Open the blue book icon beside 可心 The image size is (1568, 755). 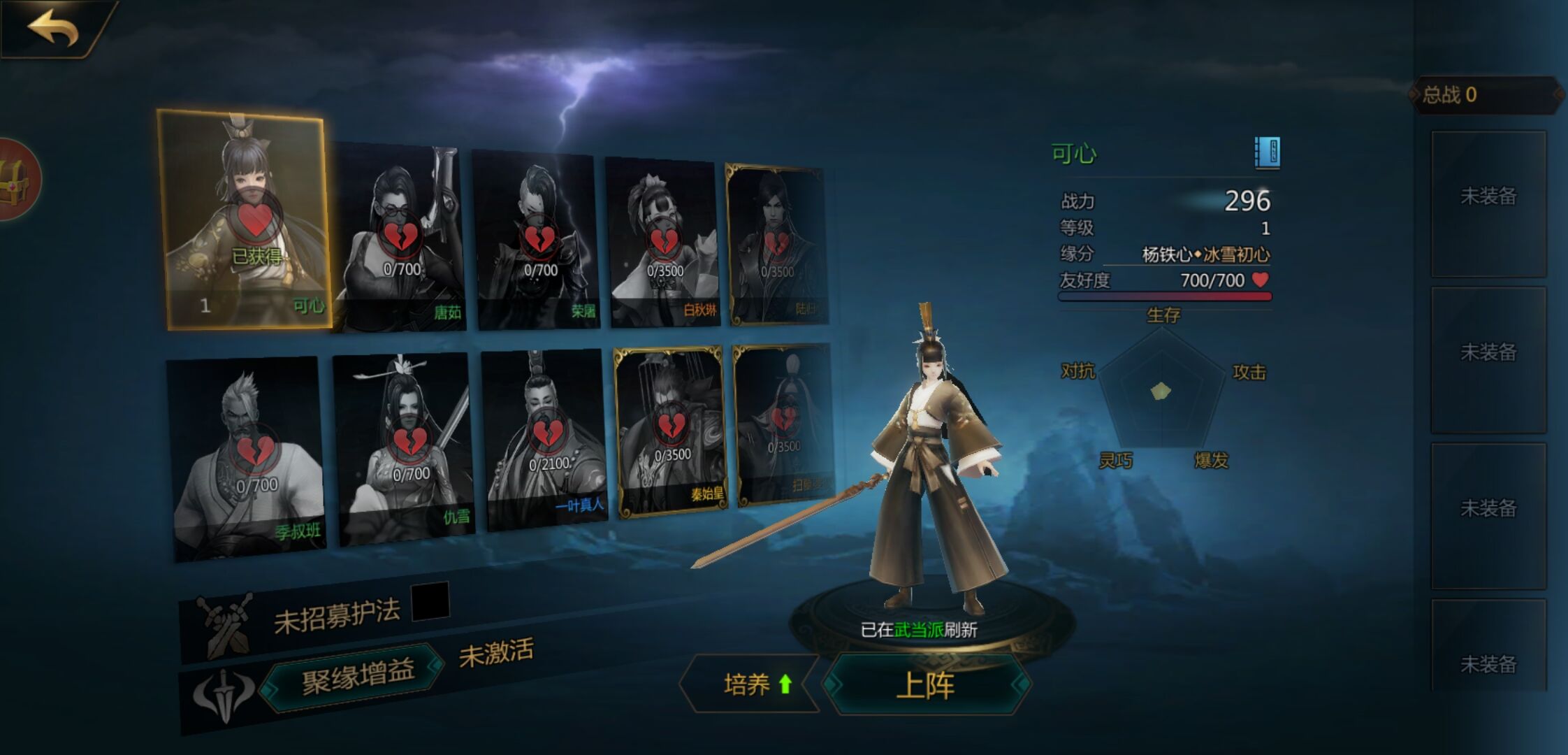(x=1267, y=152)
